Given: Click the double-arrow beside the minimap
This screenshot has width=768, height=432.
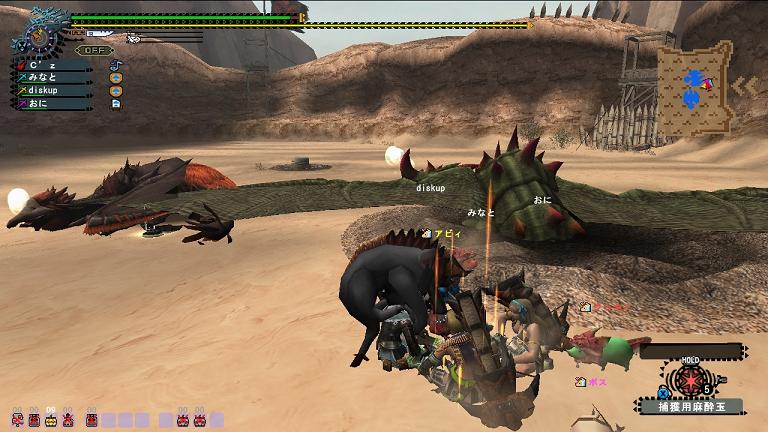Looking at the screenshot, I should 744,86.
